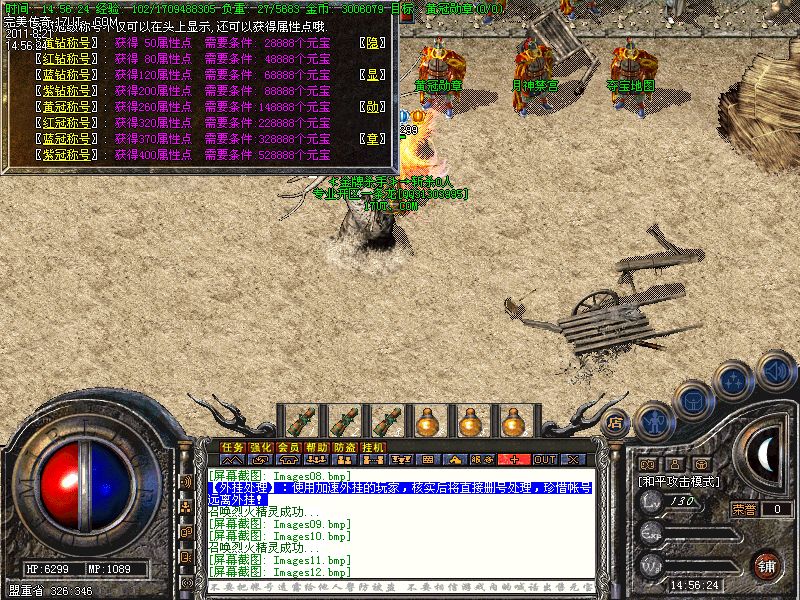Toggle sound with the speaker icon
The height and width of the screenshot is (600, 800).
click(x=775, y=371)
